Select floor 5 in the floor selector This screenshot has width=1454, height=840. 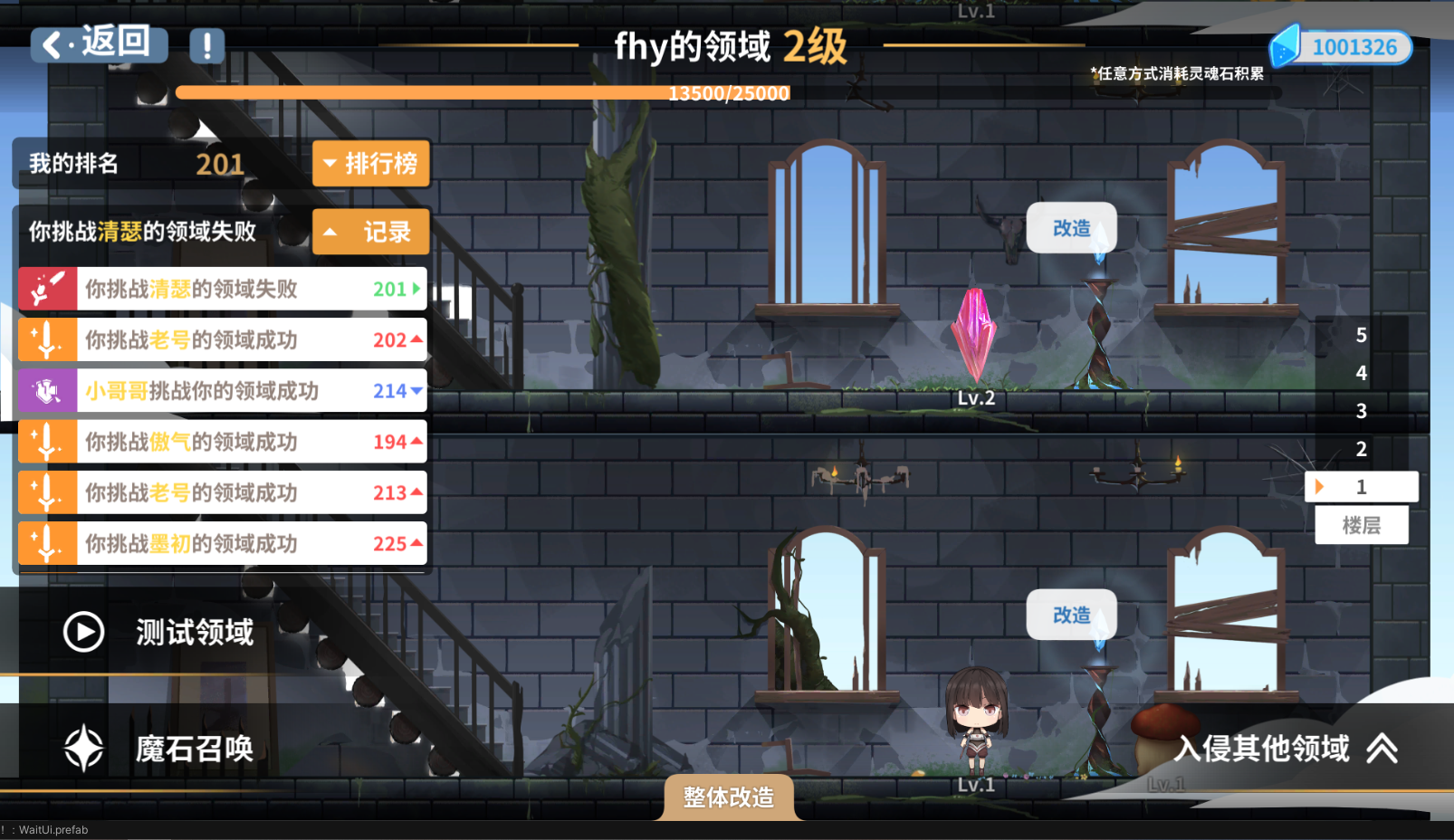pyautogui.click(x=1362, y=335)
